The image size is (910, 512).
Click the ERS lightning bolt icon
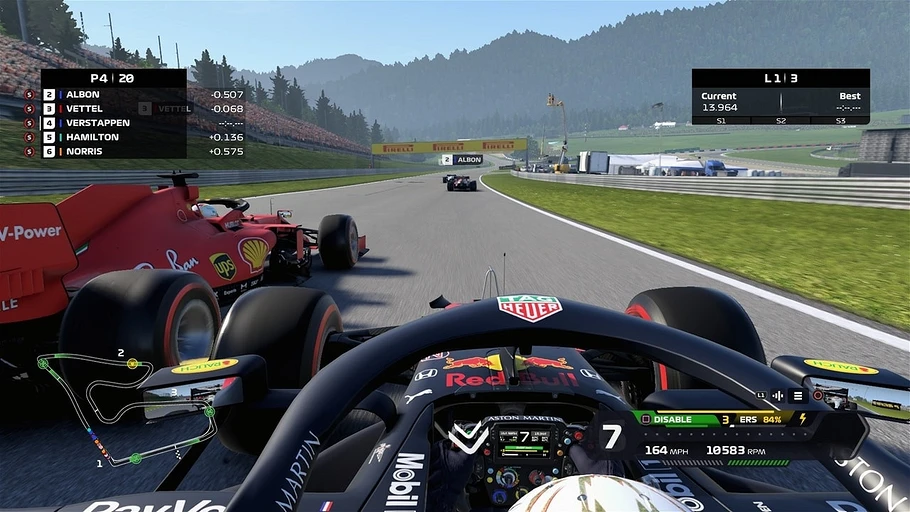[801, 419]
